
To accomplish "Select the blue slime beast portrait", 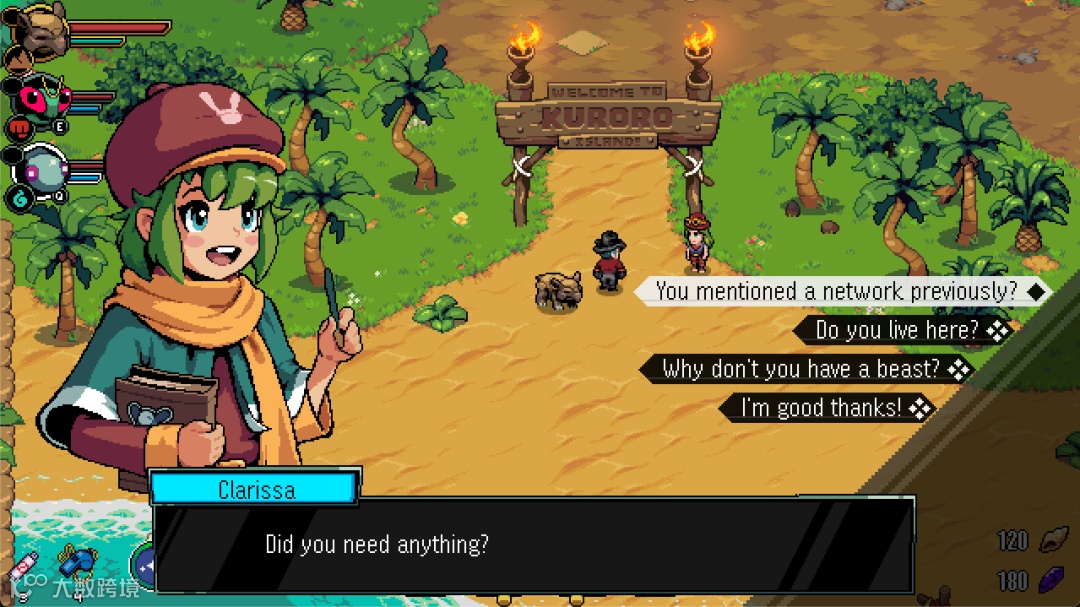I will [x=42, y=166].
